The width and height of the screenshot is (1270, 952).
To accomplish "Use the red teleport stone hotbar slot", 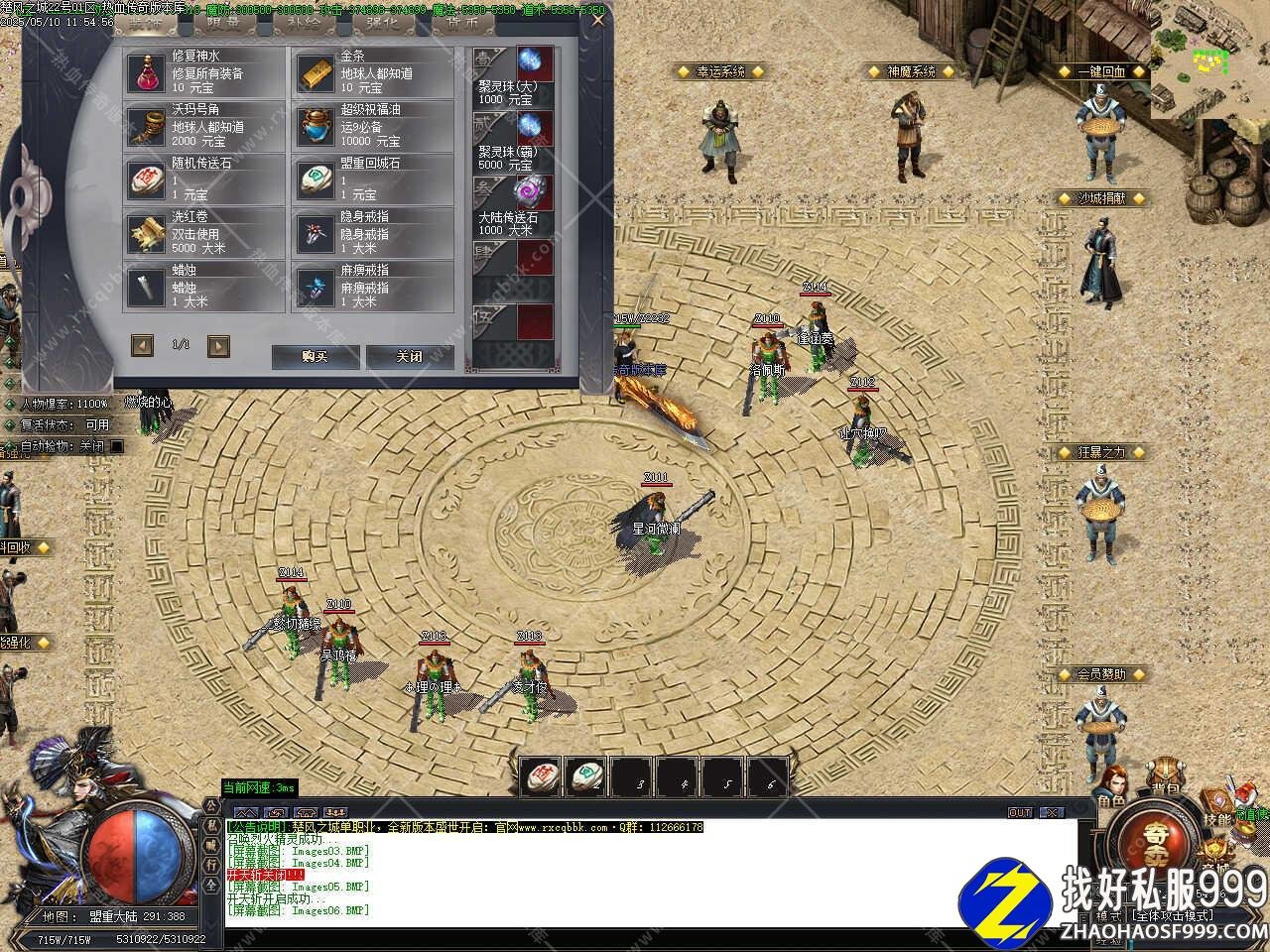I will coord(540,776).
